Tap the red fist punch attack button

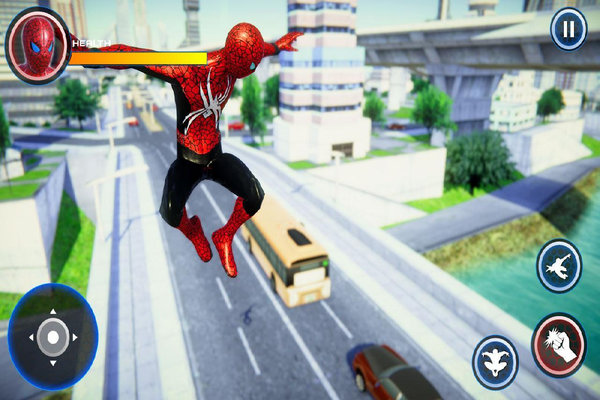(x=558, y=345)
